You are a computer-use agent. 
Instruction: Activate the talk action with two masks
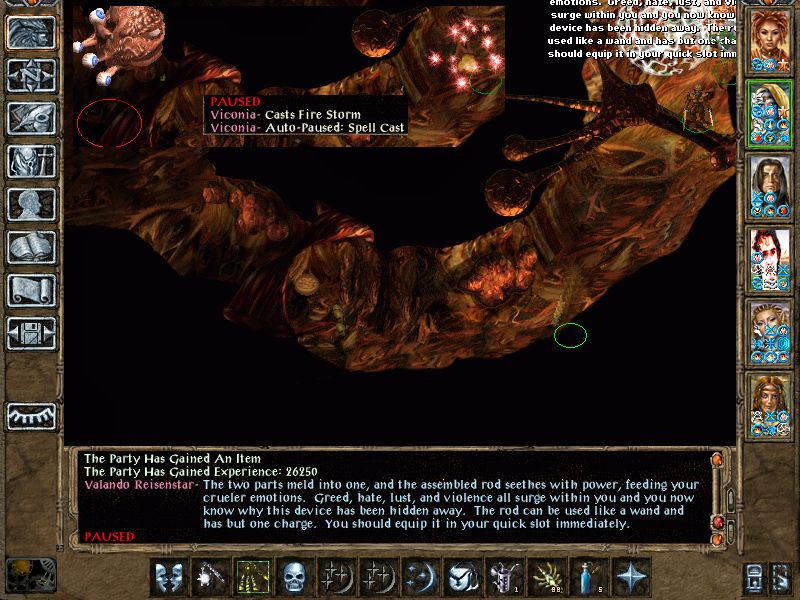(169, 577)
